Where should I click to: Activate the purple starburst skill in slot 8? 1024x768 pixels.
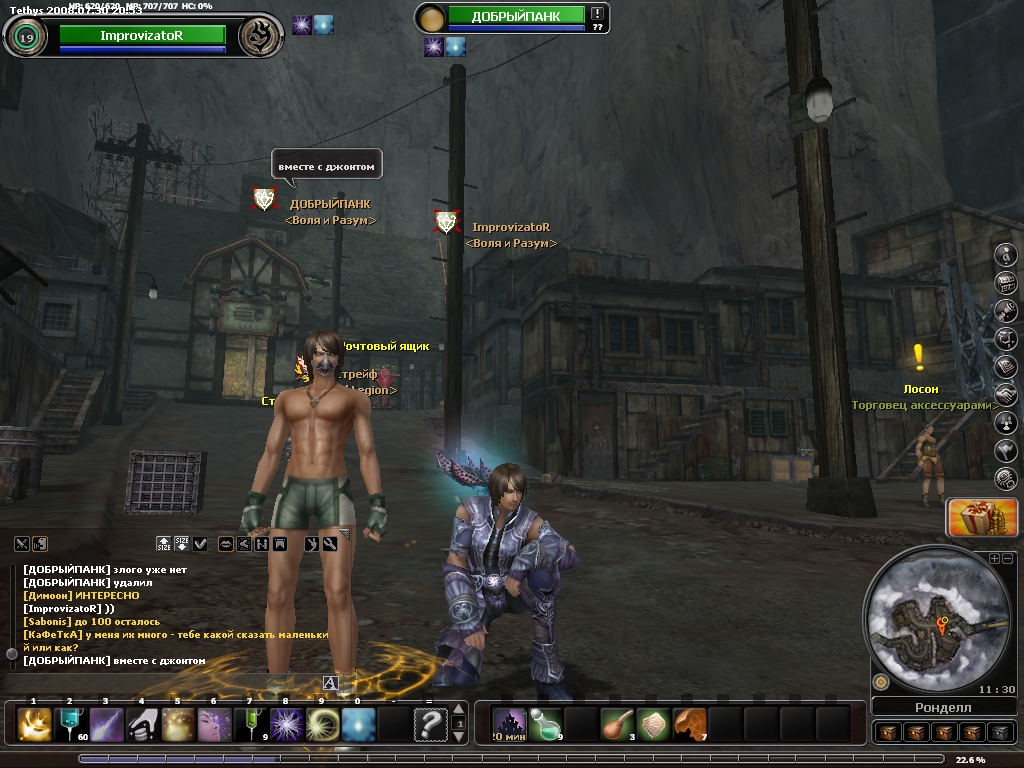tap(287, 723)
